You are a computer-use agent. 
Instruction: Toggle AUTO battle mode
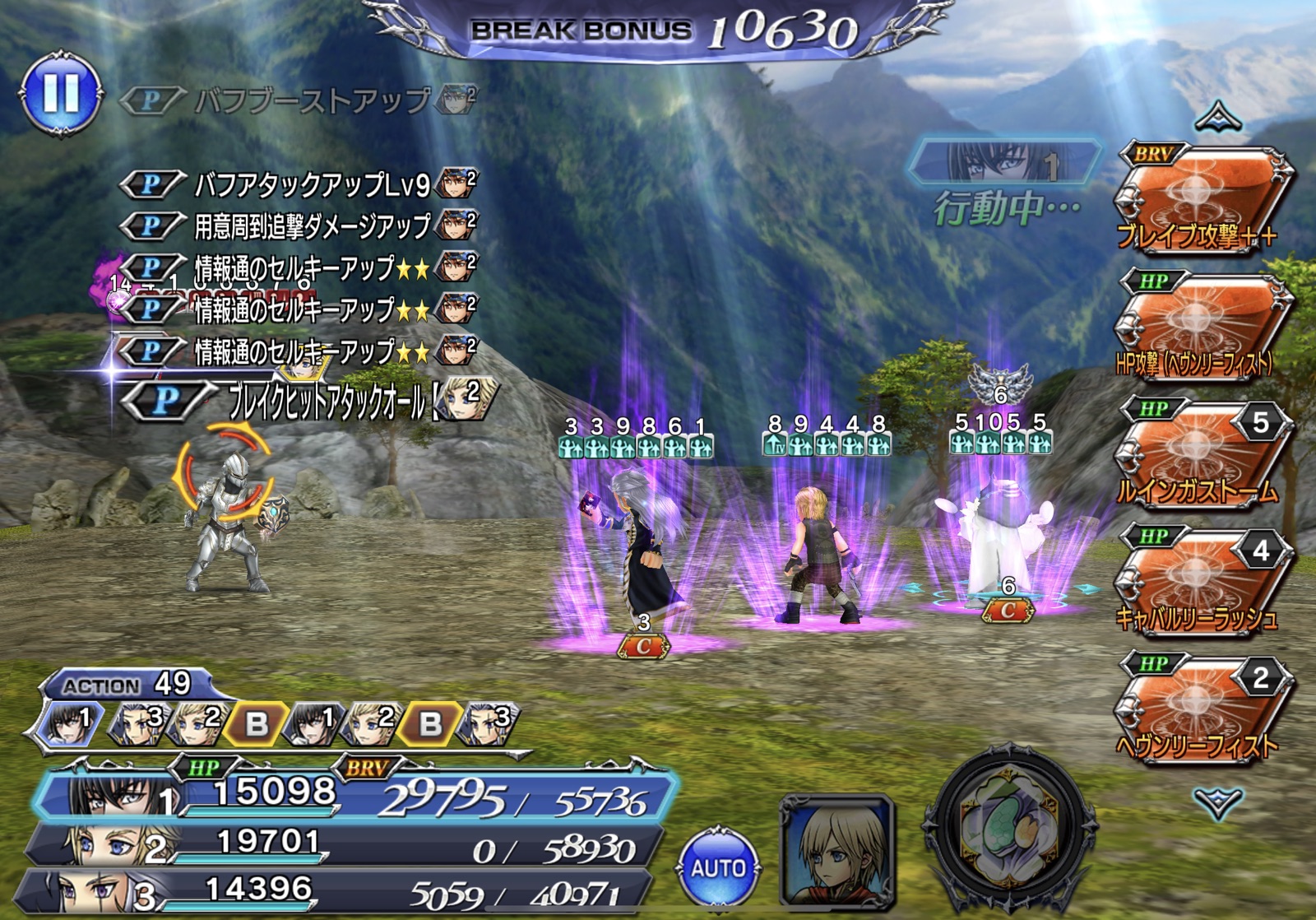[718, 868]
